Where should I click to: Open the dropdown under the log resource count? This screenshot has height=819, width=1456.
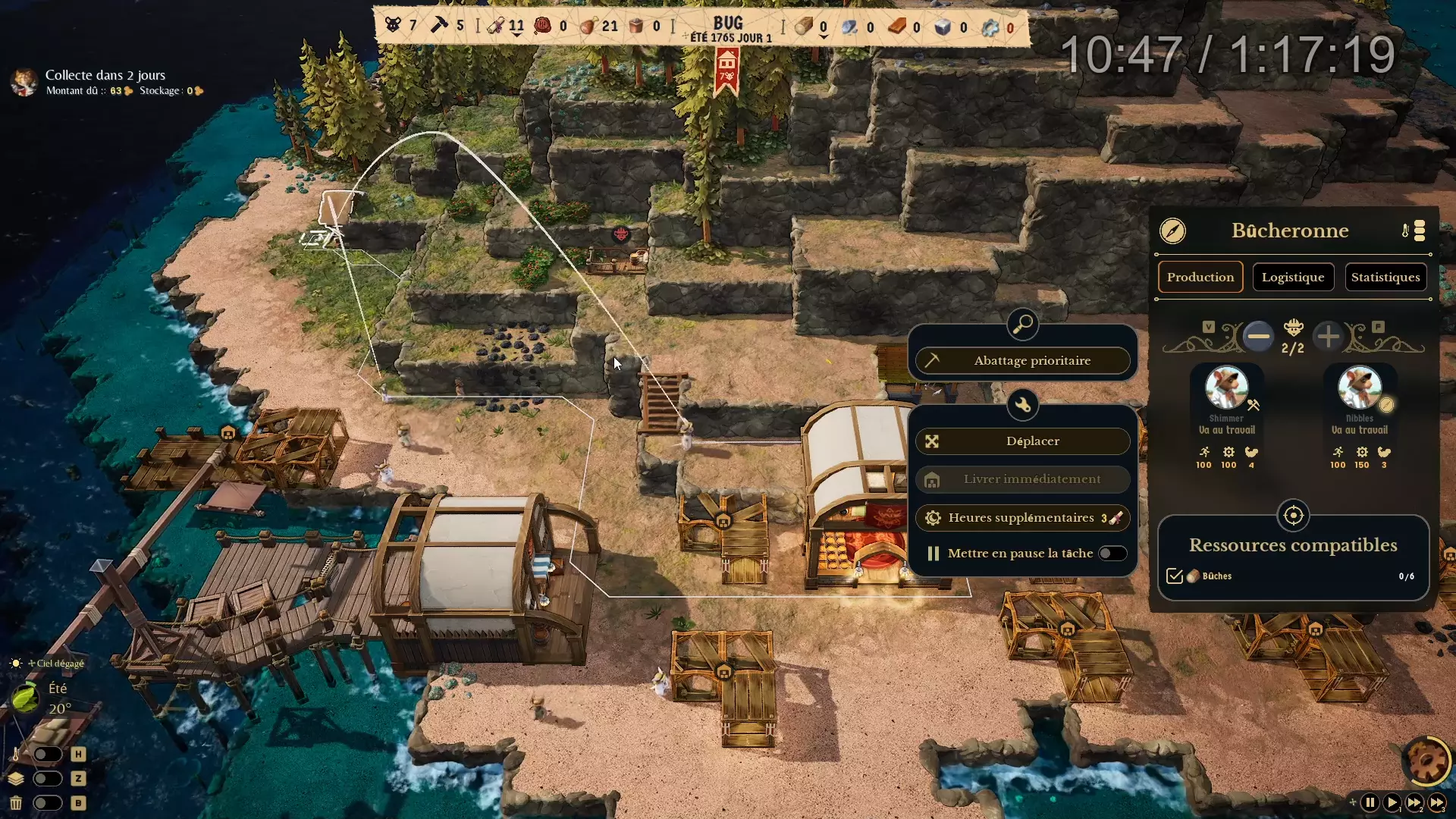pos(824,38)
